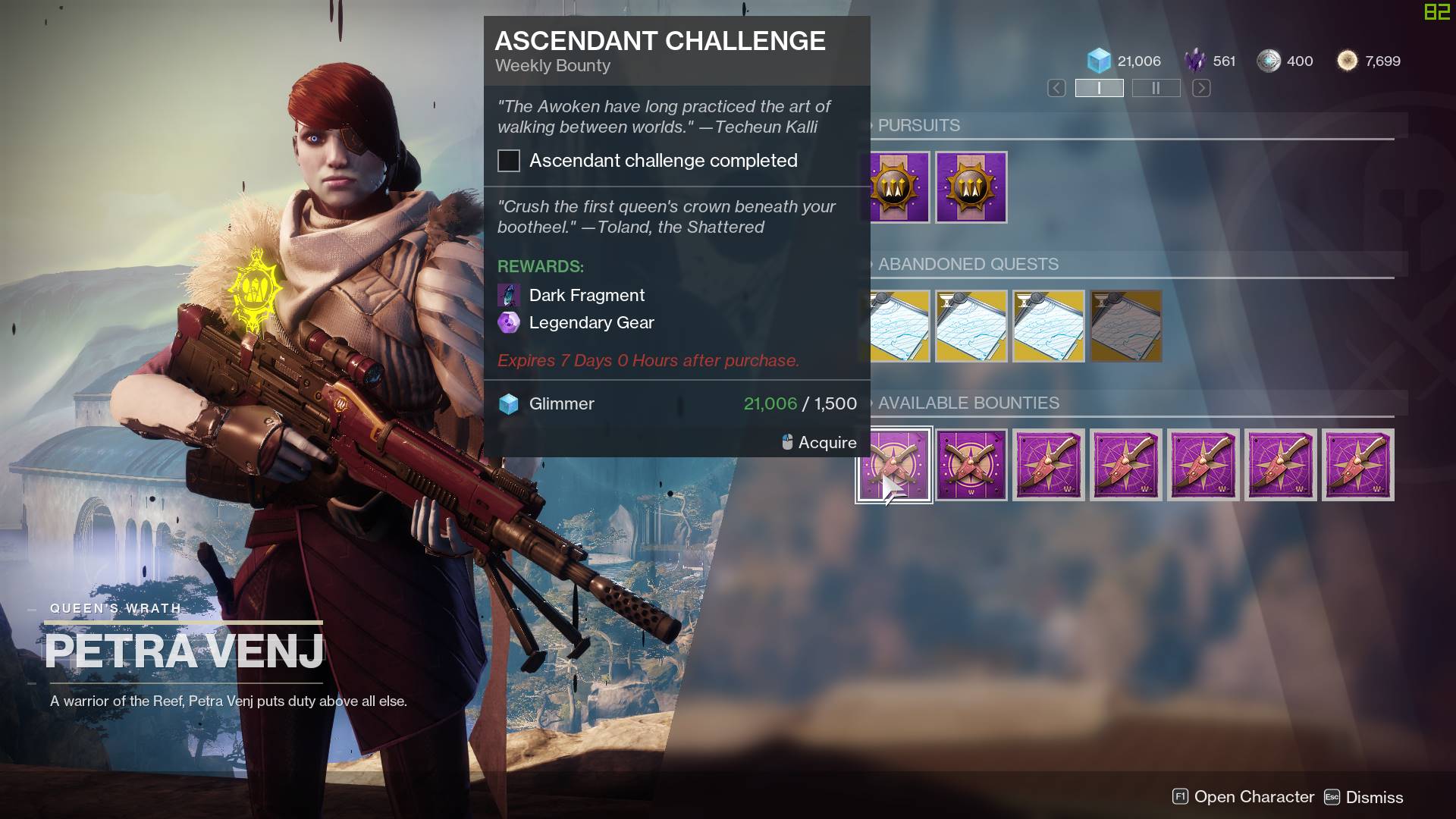Click the left page navigation chevron
Image resolution: width=1456 pixels, height=819 pixels.
click(1056, 88)
